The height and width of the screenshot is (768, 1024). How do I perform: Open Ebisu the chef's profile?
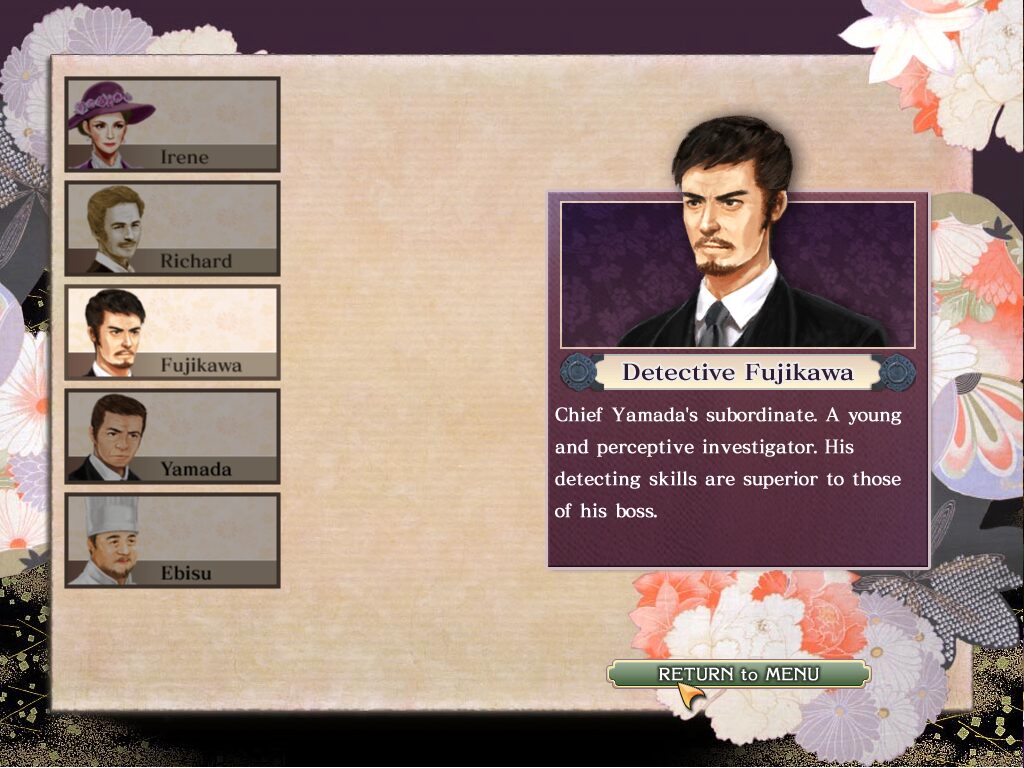coord(172,541)
